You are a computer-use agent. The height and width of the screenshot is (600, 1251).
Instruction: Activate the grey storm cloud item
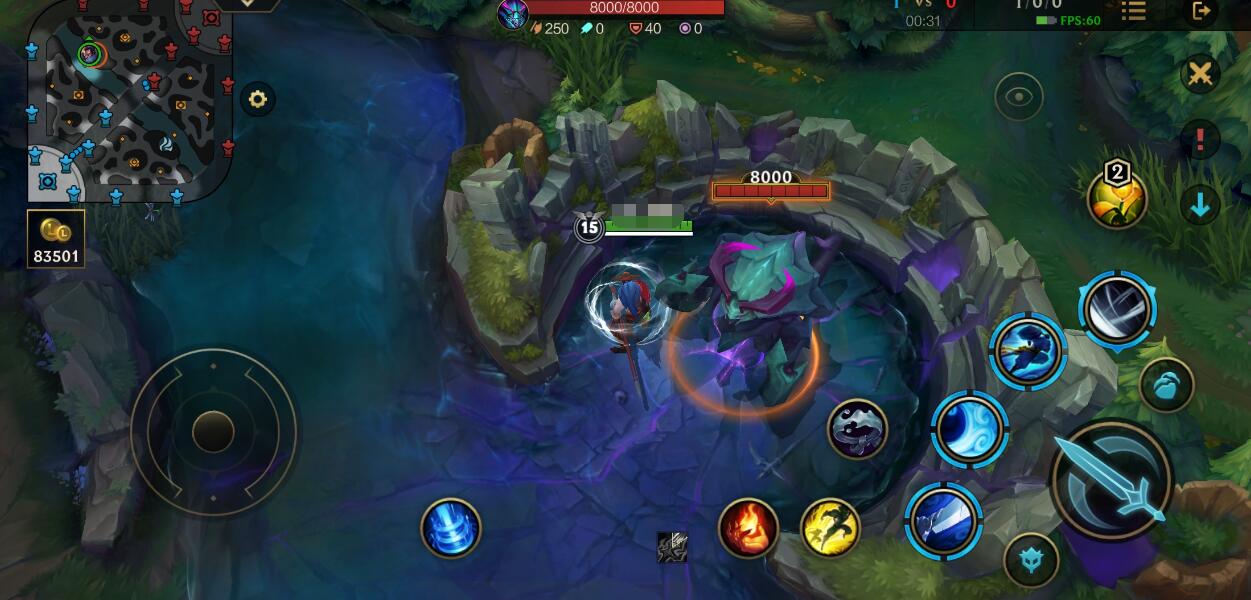(x=858, y=430)
